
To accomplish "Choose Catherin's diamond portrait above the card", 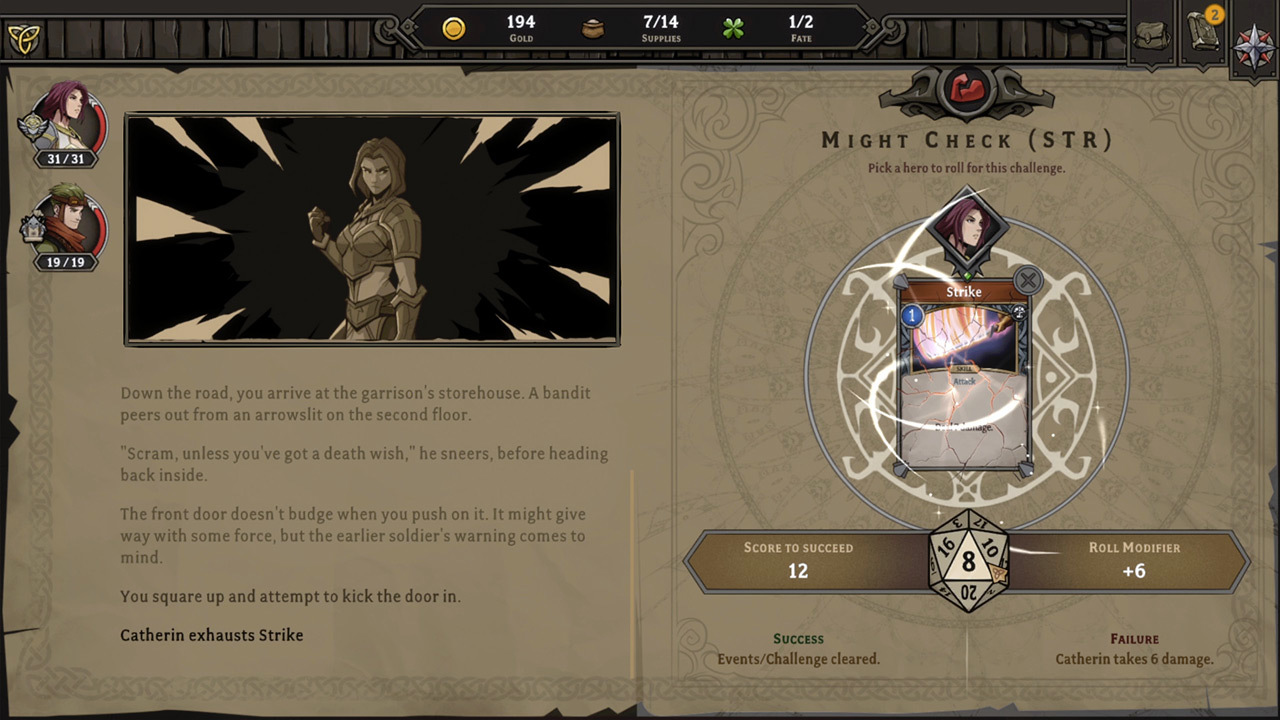I will click(x=966, y=230).
